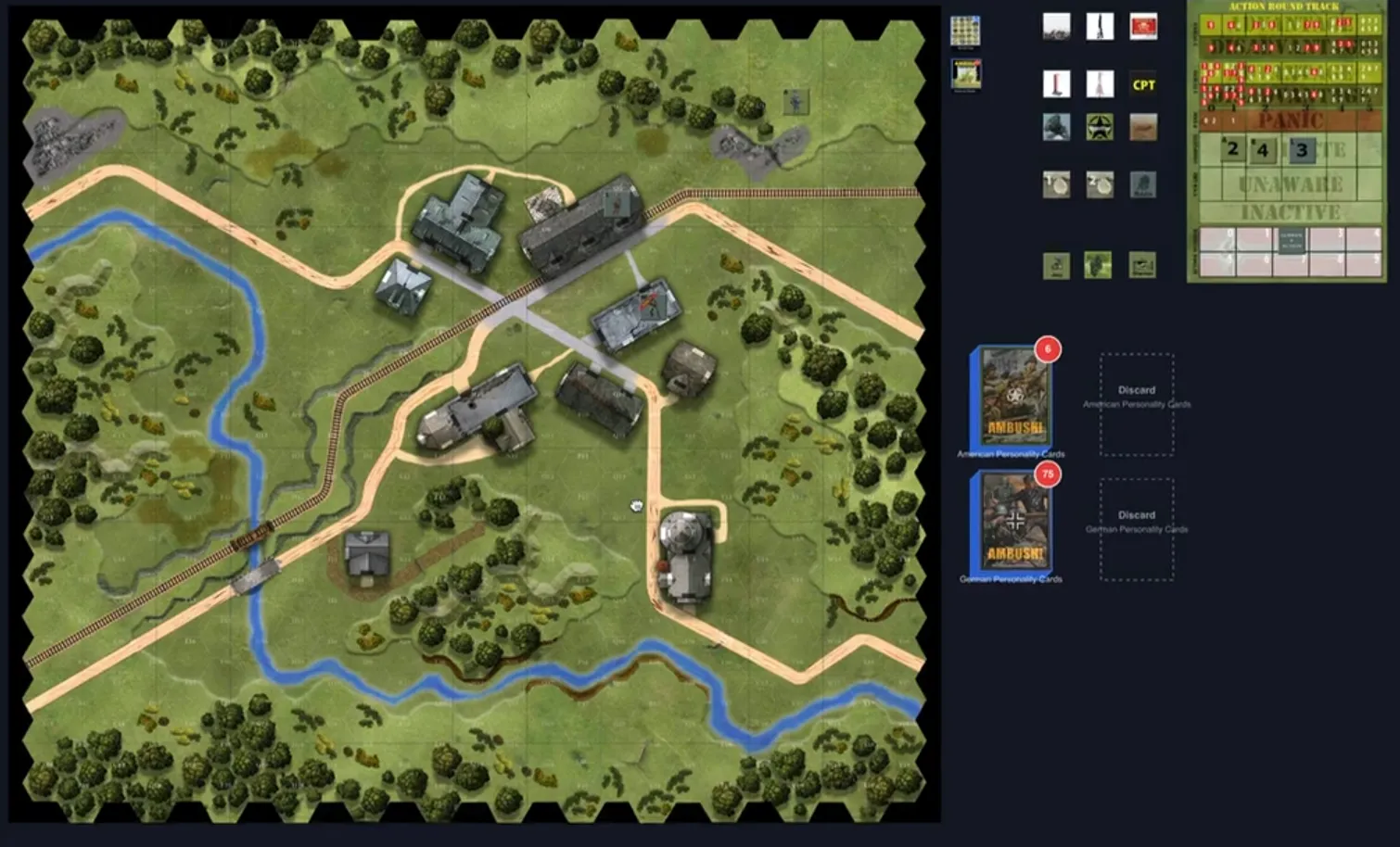Open the Discard pile for American Personality Cards
The height and width of the screenshot is (847, 1400).
pos(1137,402)
